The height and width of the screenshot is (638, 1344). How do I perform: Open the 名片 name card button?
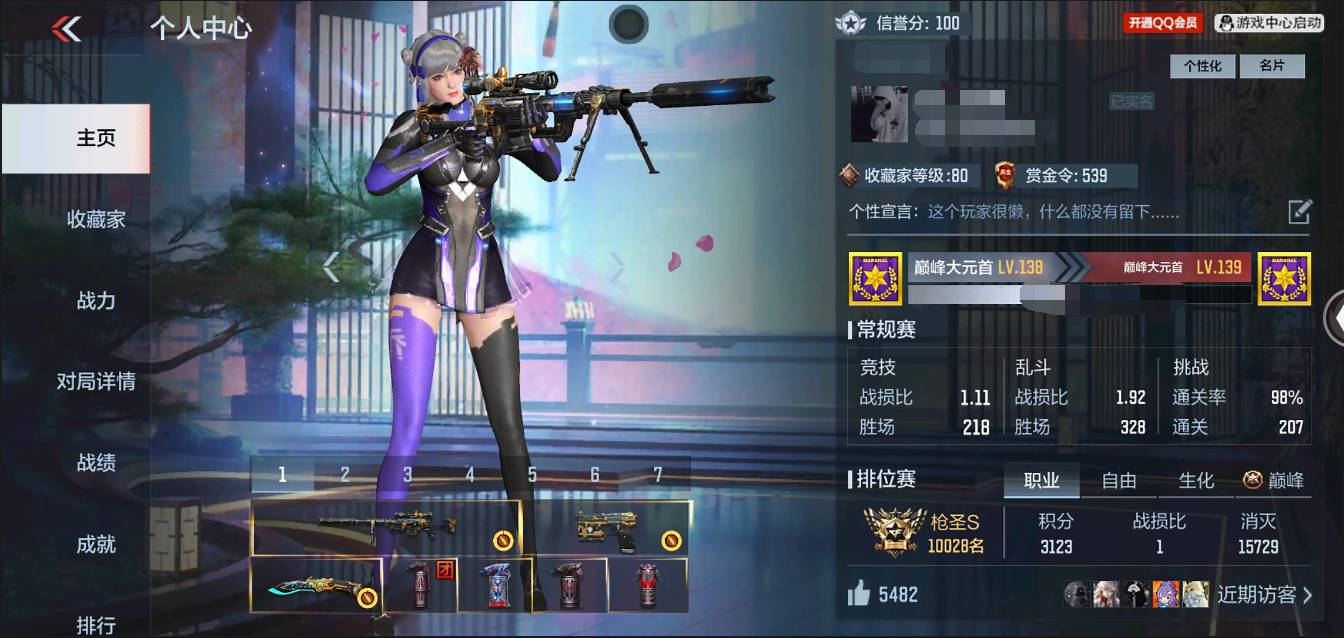click(x=1271, y=66)
